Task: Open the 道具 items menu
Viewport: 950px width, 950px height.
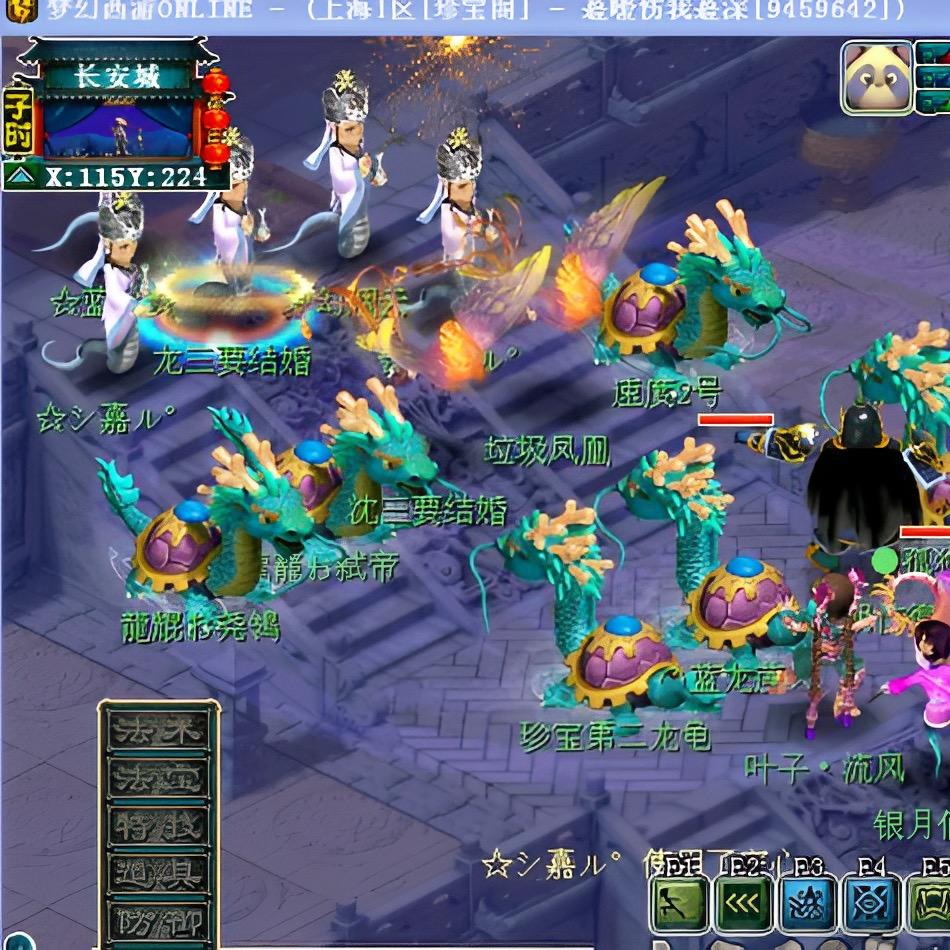Action: [158, 874]
